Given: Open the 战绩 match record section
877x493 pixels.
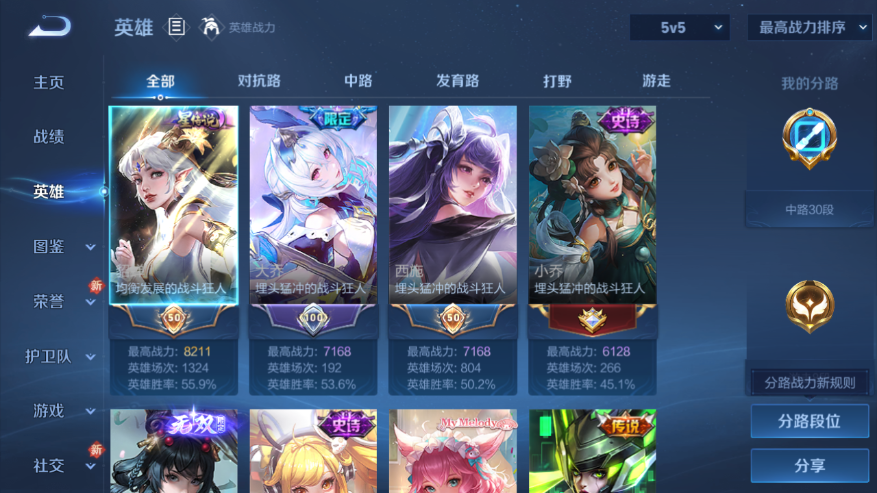Looking at the screenshot, I should tap(49, 137).
